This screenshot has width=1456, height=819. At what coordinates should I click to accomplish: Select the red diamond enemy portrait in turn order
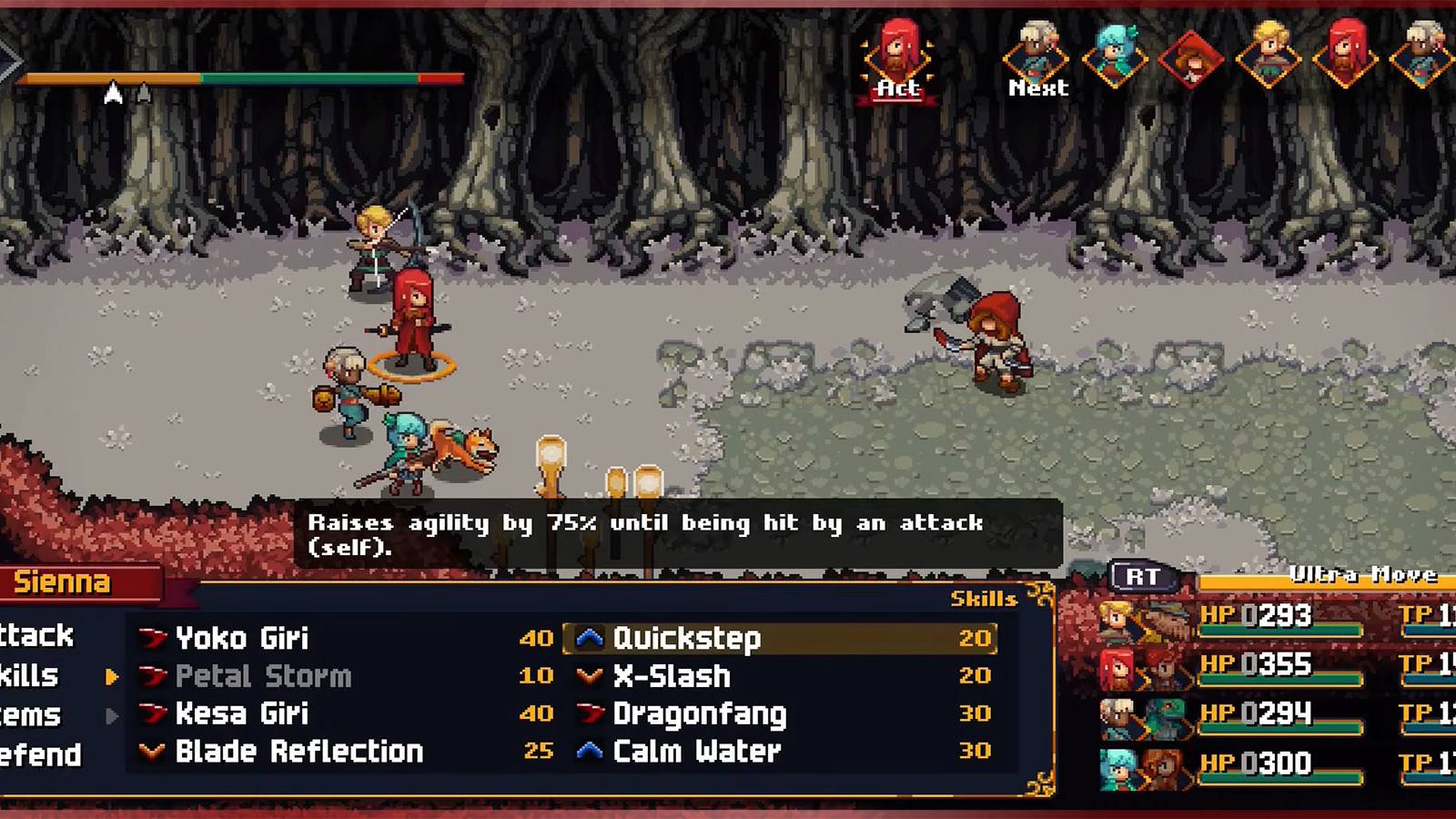click(x=1189, y=62)
